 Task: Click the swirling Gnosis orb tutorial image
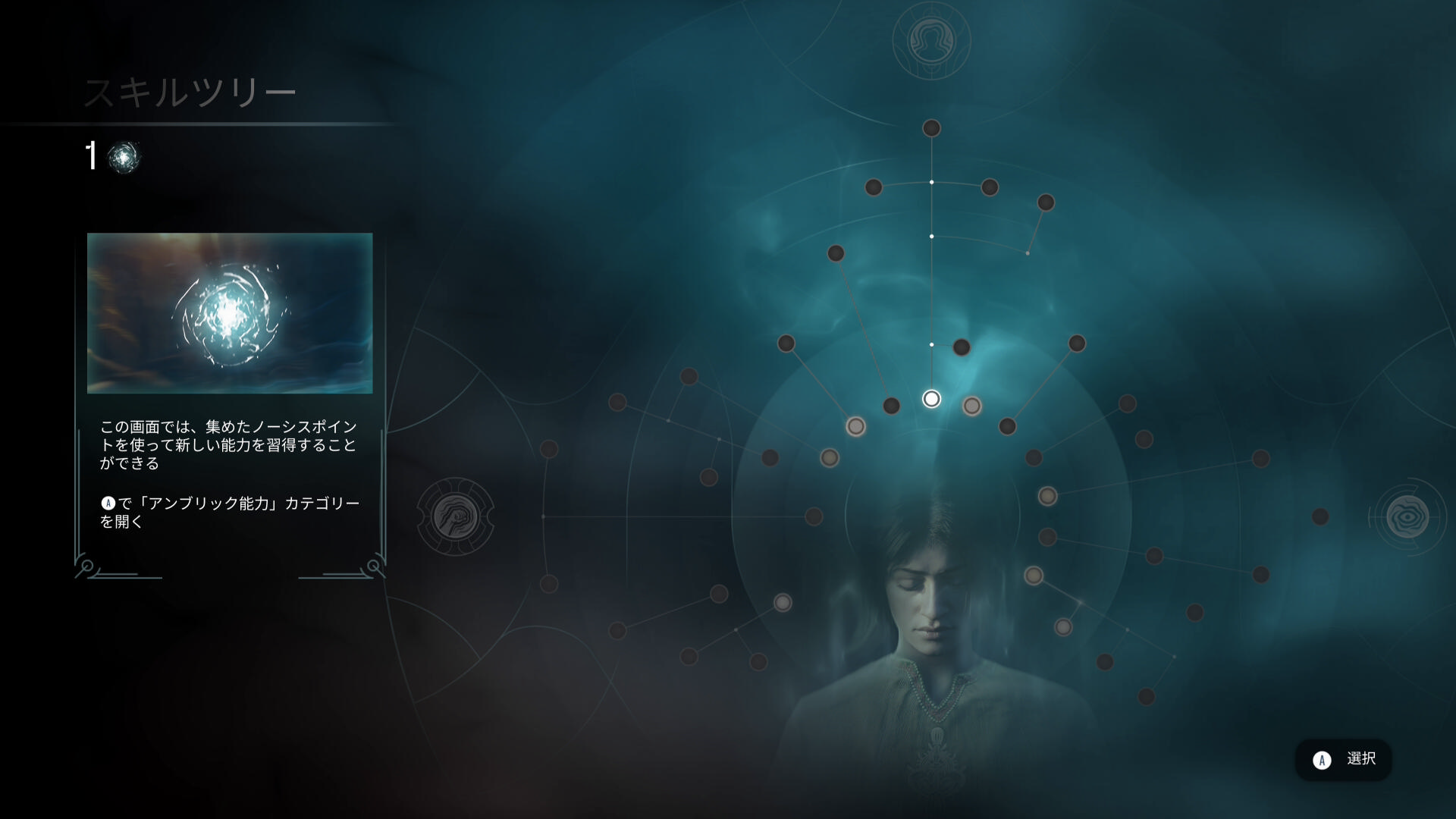point(230,313)
